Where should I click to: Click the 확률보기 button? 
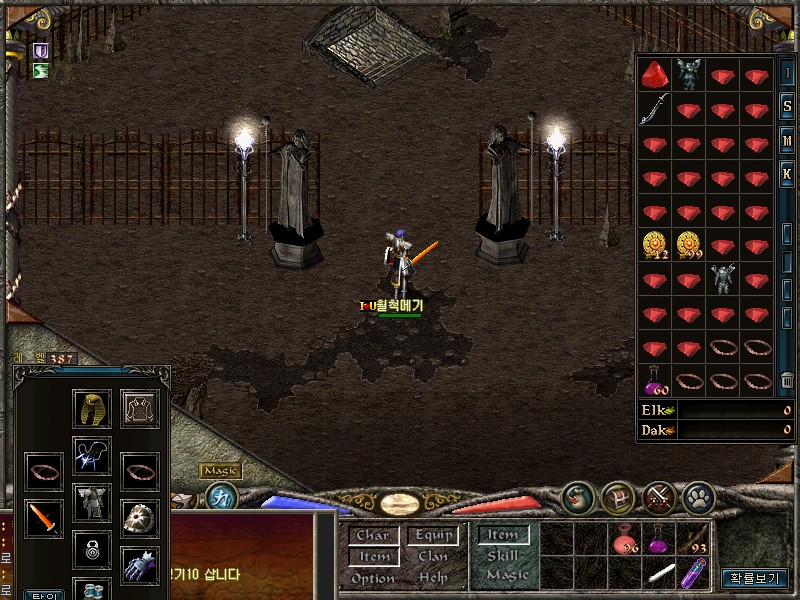point(755,578)
